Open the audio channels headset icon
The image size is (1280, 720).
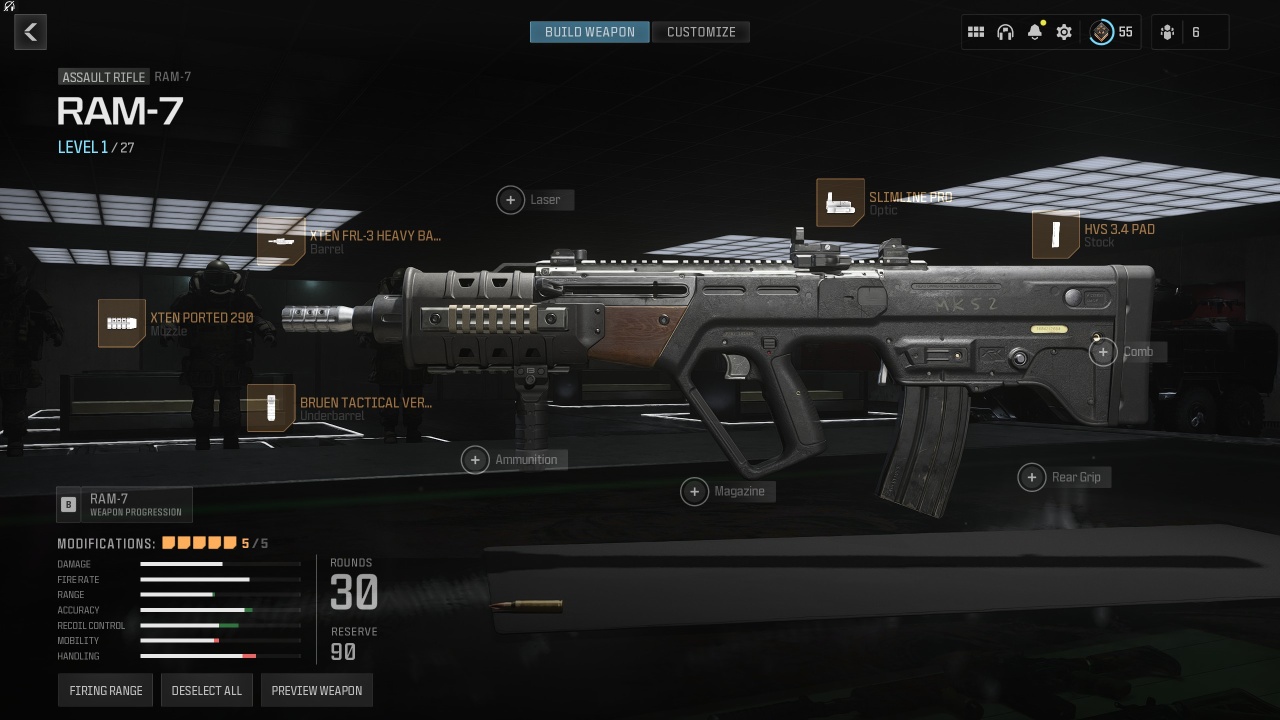point(1005,31)
